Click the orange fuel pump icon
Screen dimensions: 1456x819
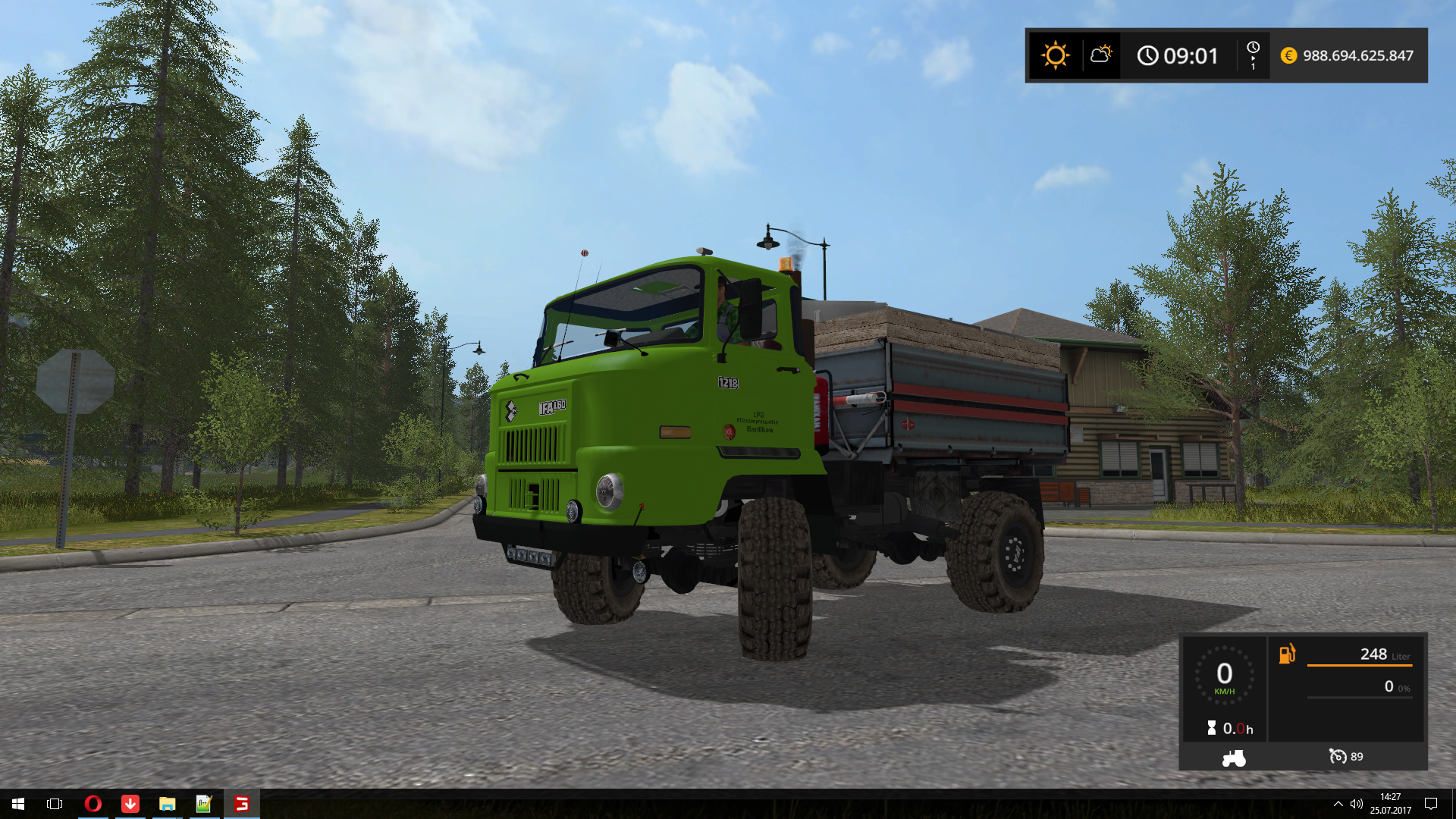coord(1288,654)
